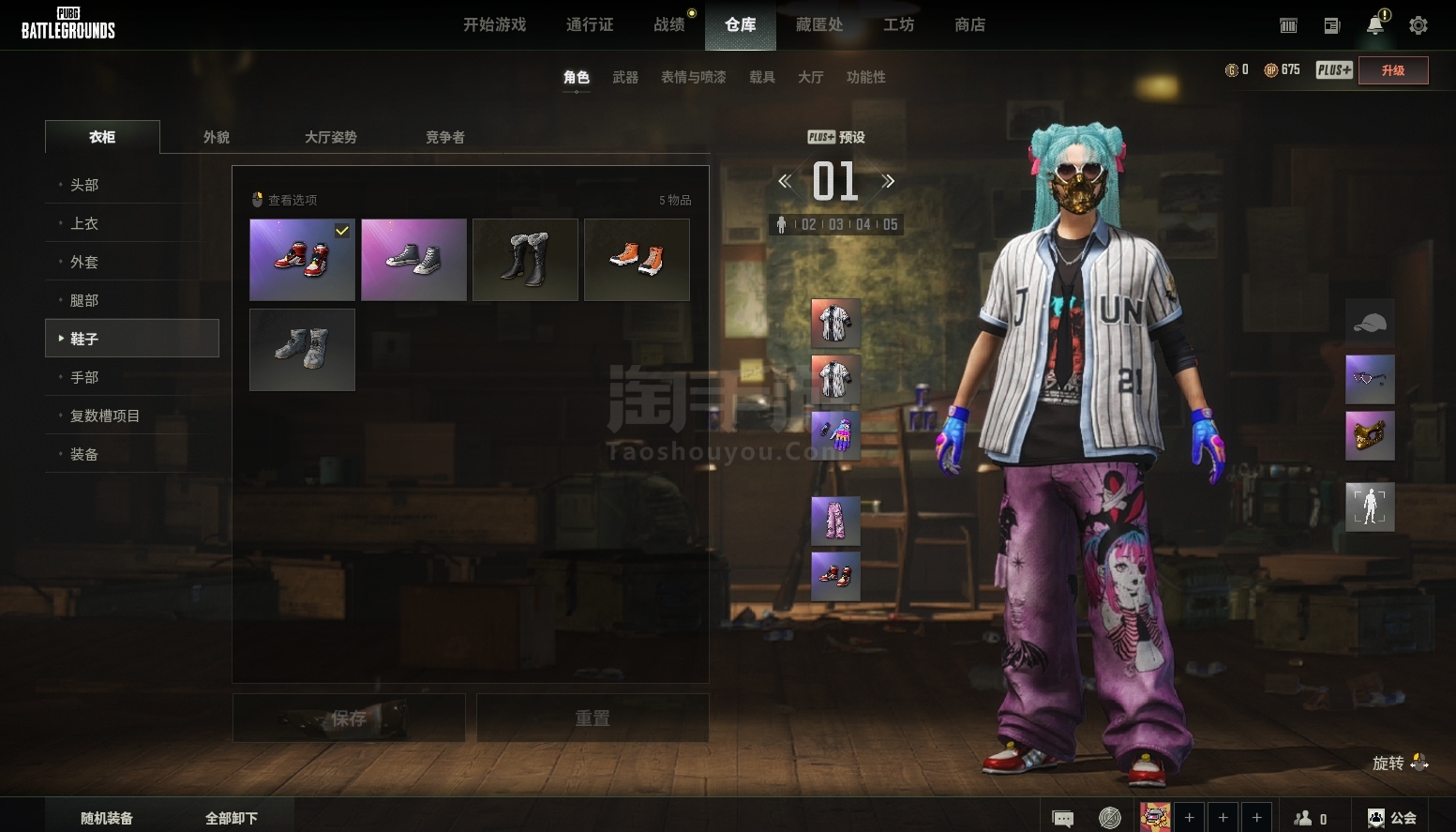
Task: Click the 随机装备 random outfit button
Action: pos(107,818)
